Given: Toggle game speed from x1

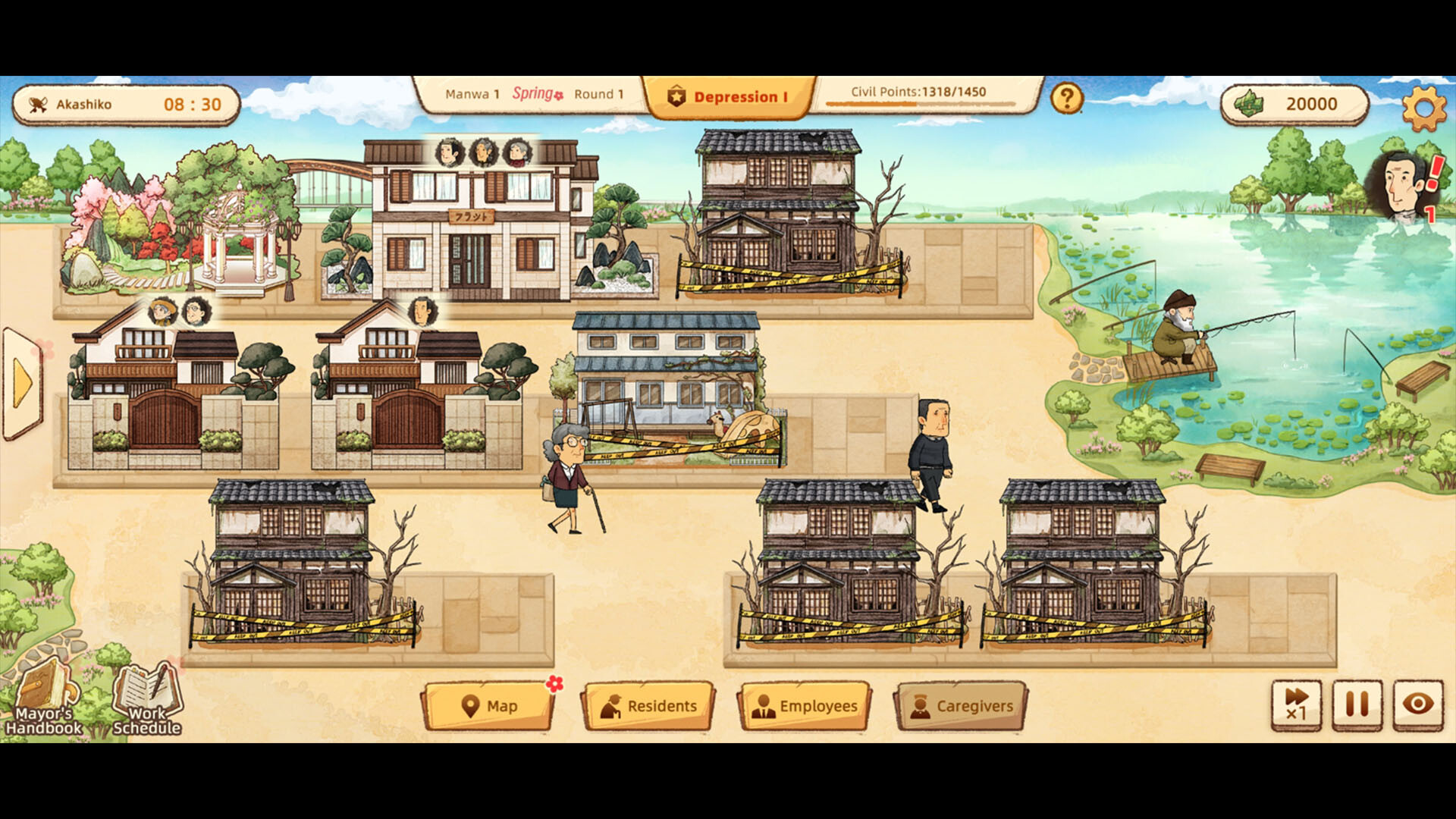Looking at the screenshot, I should pos(1298,706).
